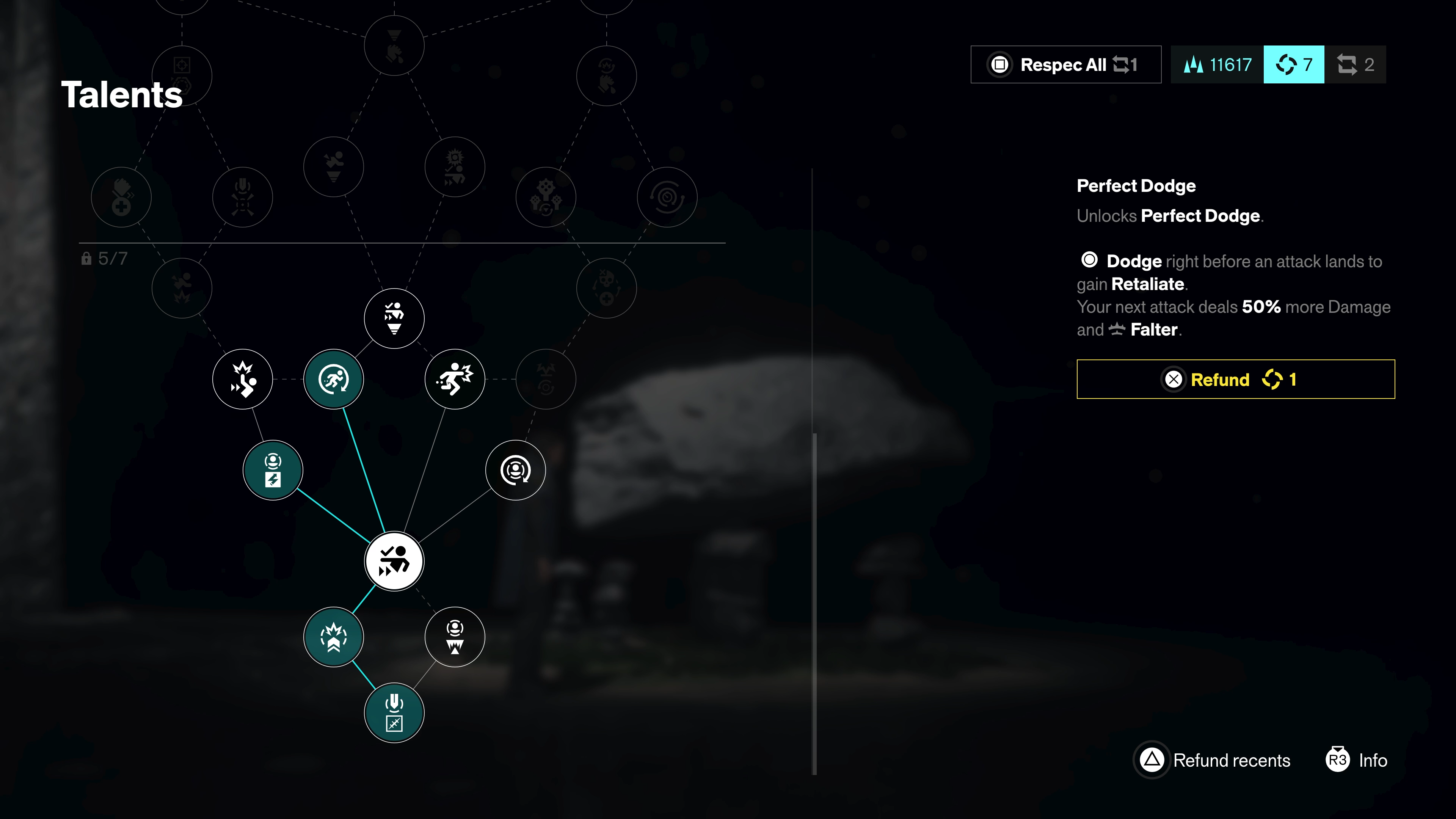
Task: Select the locked spiral talent node
Action: click(667, 197)
